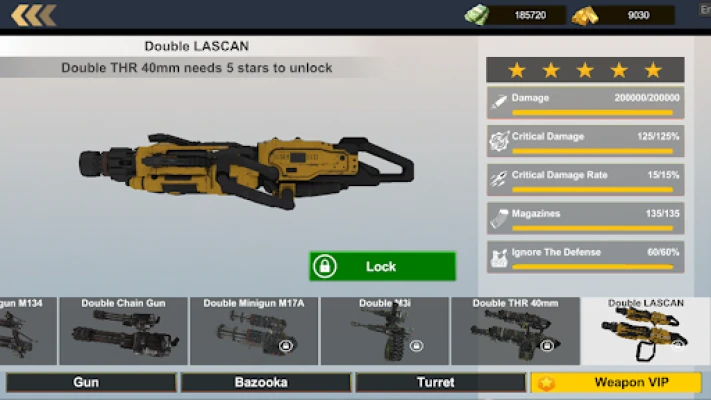Viewport: 711px width, 400px height.
Task: Open the Bazooka category tab
Action: click(266, 382)
